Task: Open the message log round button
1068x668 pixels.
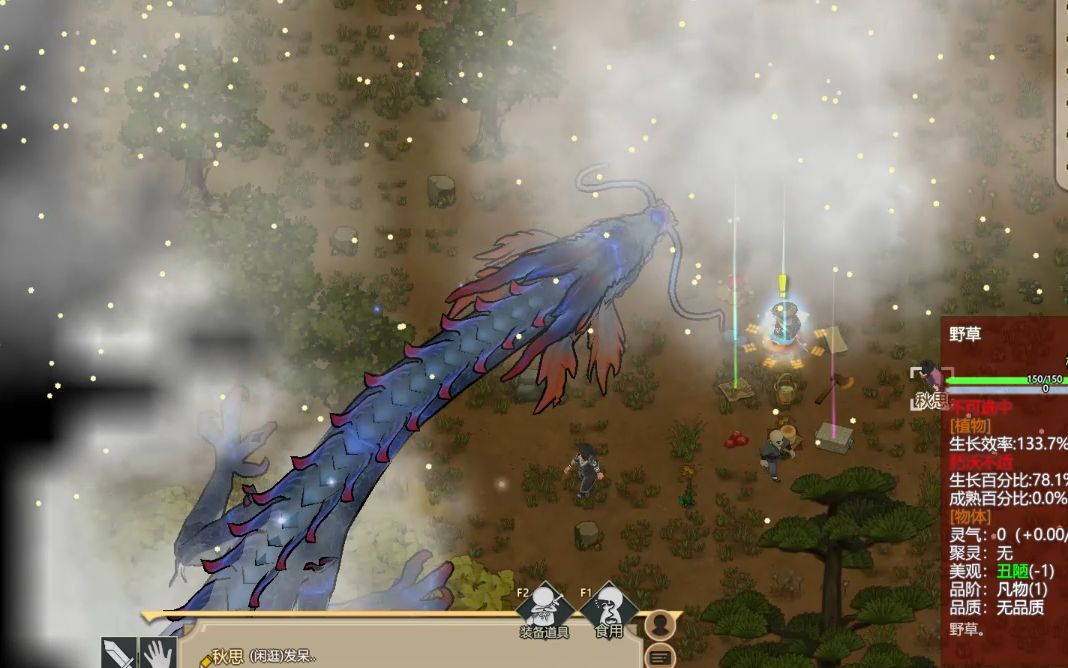Action: pyautogui.click(x=660, y=657)
